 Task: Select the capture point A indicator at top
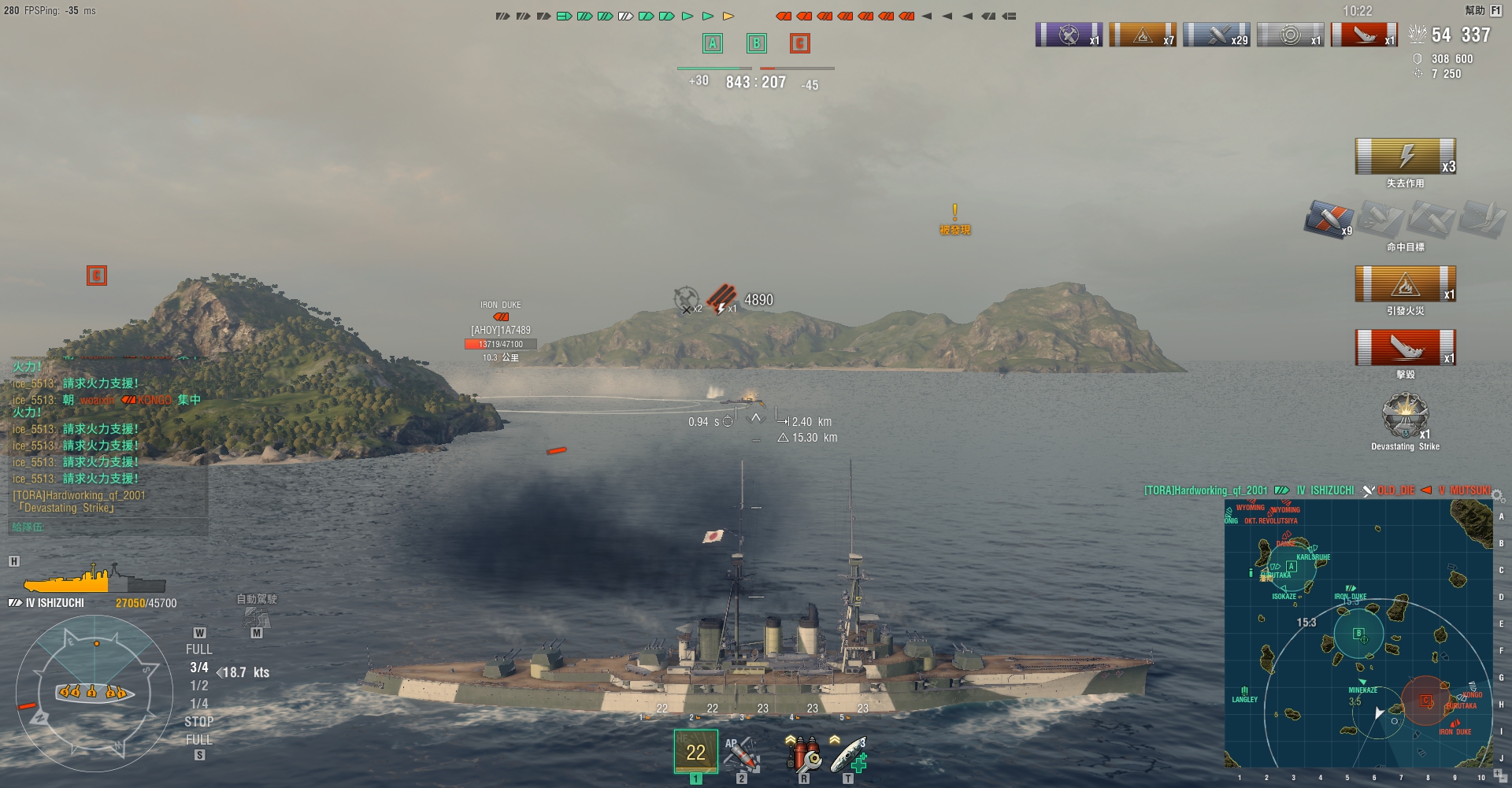click(713, 43)
